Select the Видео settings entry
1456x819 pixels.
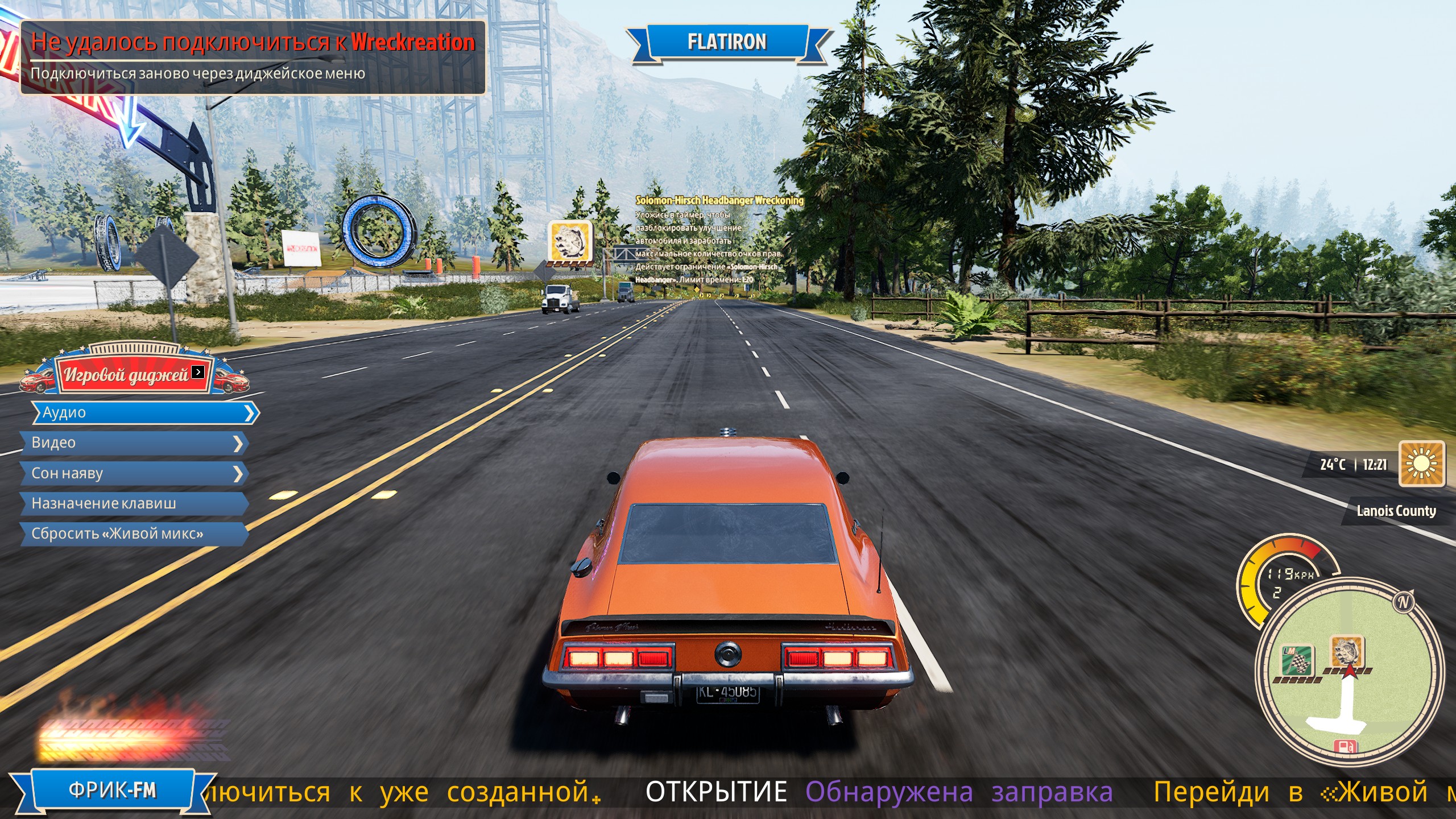tap(134, 443)
